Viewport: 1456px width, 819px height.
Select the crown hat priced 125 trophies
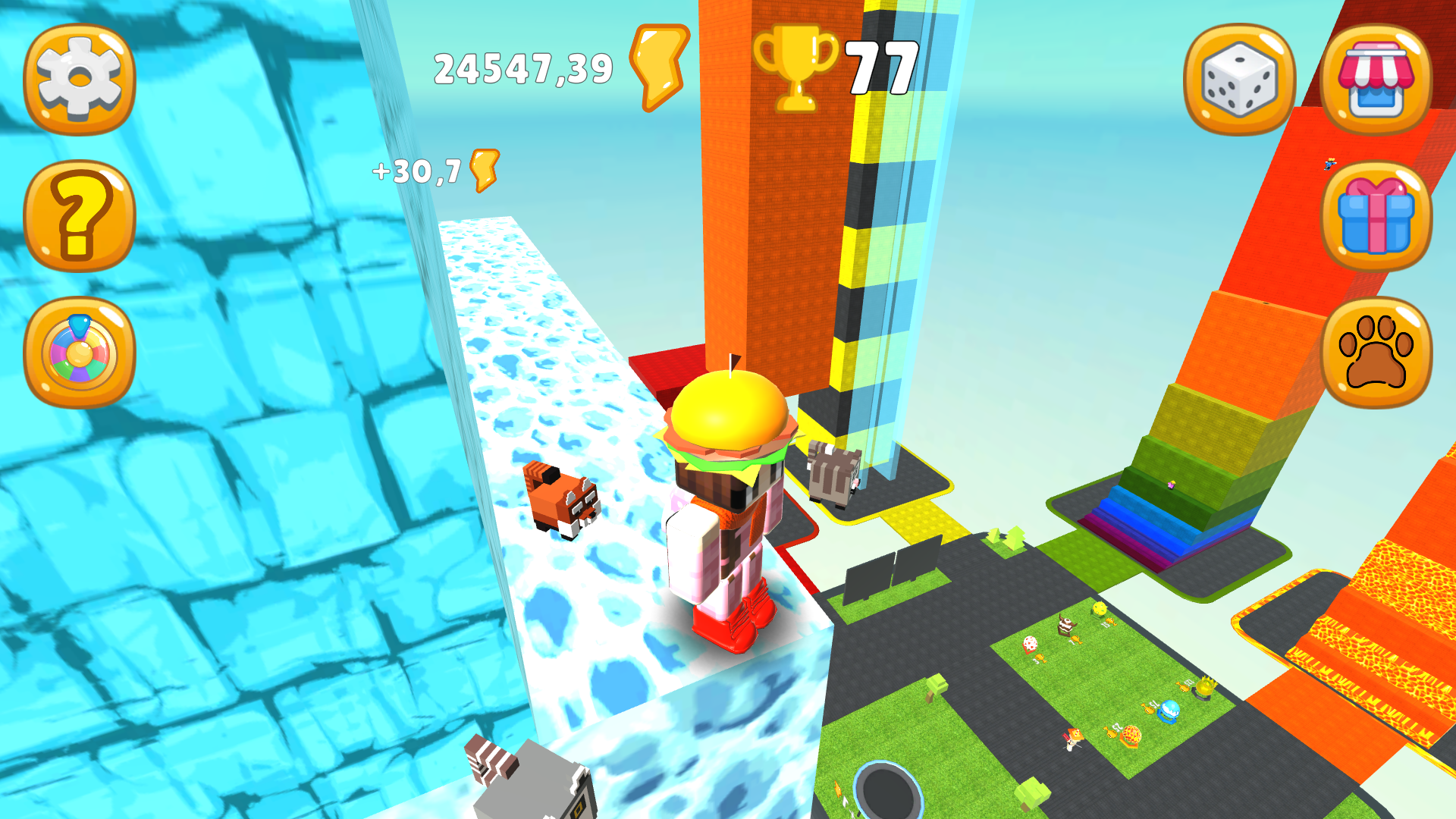tap(1205, 686)
